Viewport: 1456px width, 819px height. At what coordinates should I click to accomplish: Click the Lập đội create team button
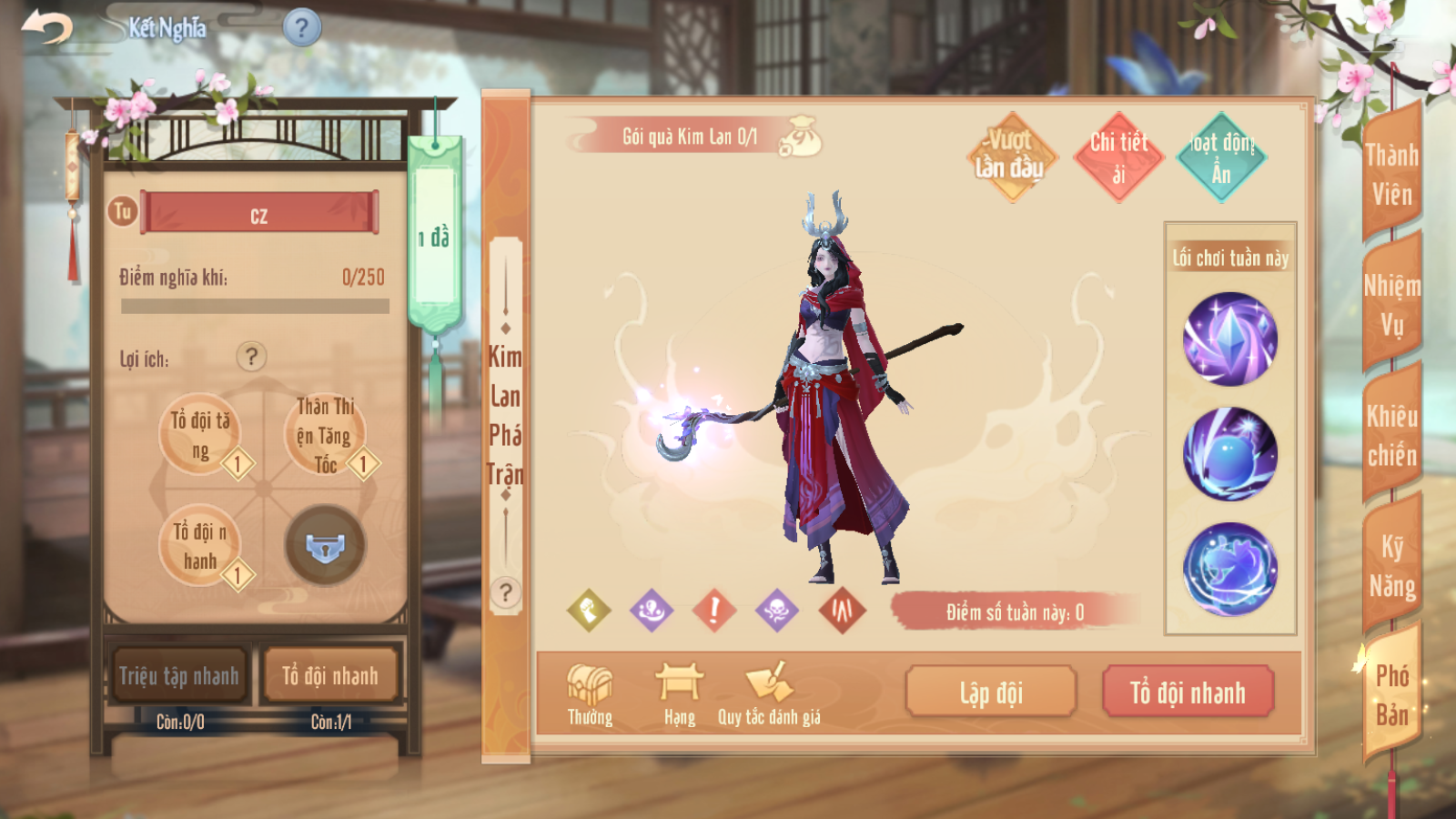991,693
